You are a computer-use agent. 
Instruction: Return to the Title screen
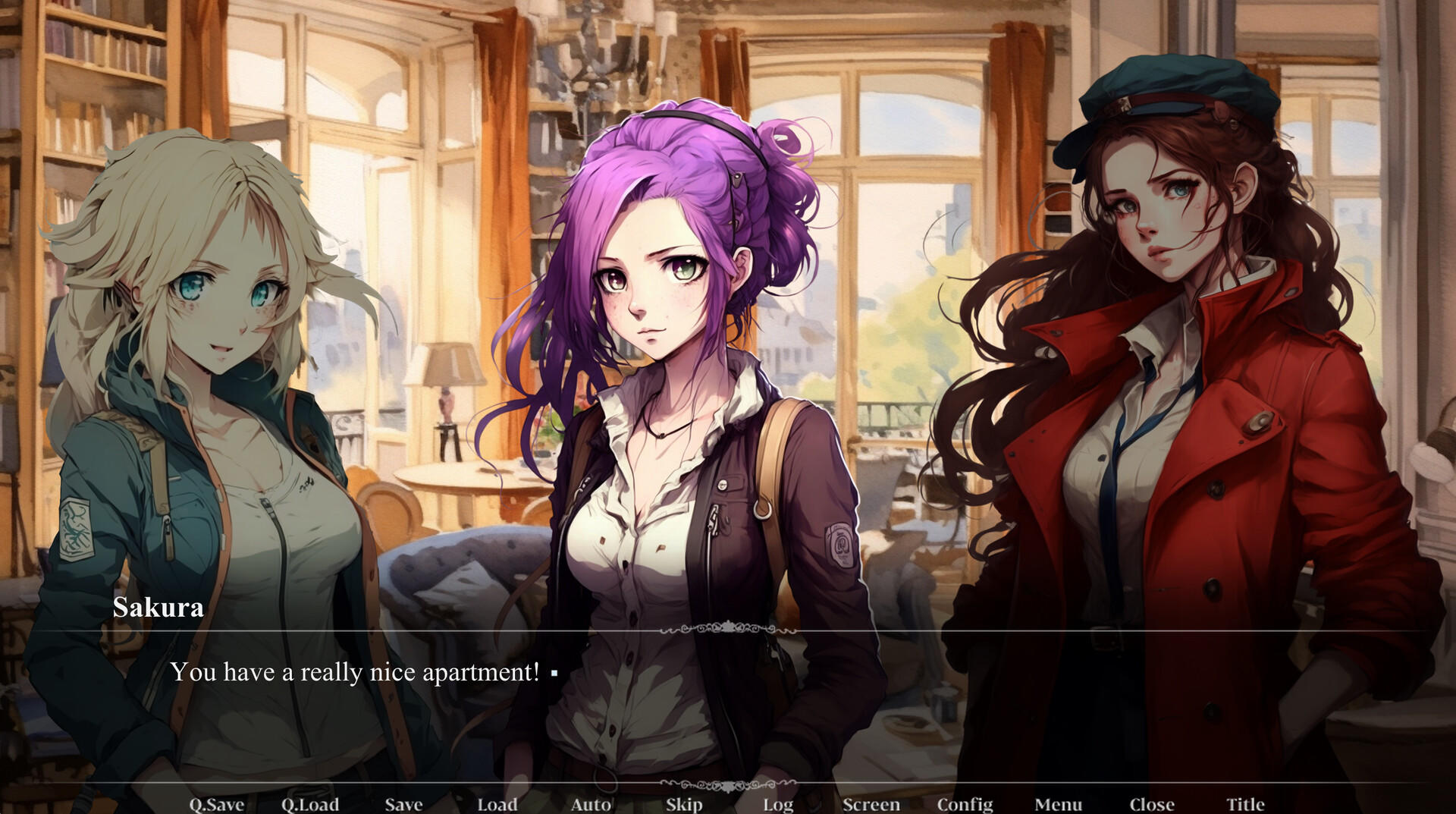click(1244, 803)
